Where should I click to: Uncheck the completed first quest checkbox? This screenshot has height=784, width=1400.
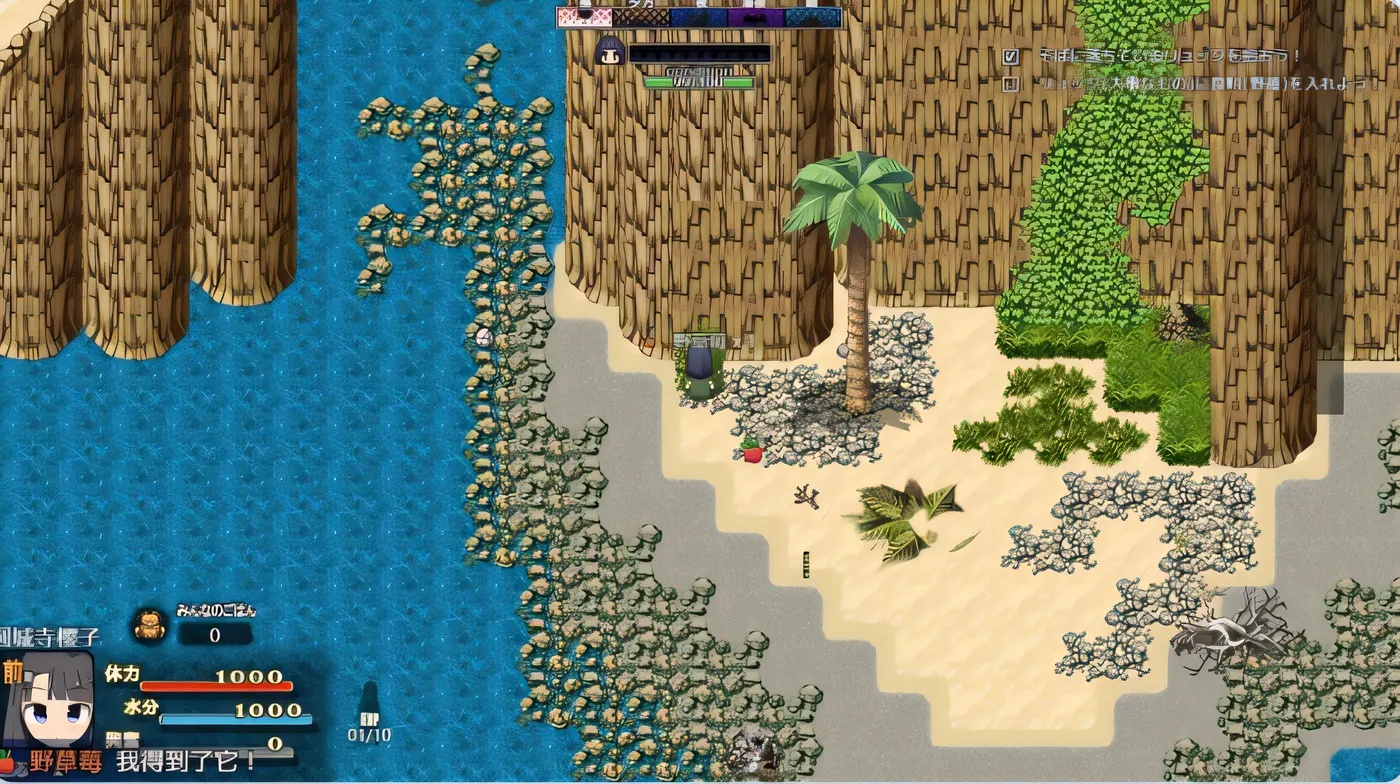[x=1011, y=57]
